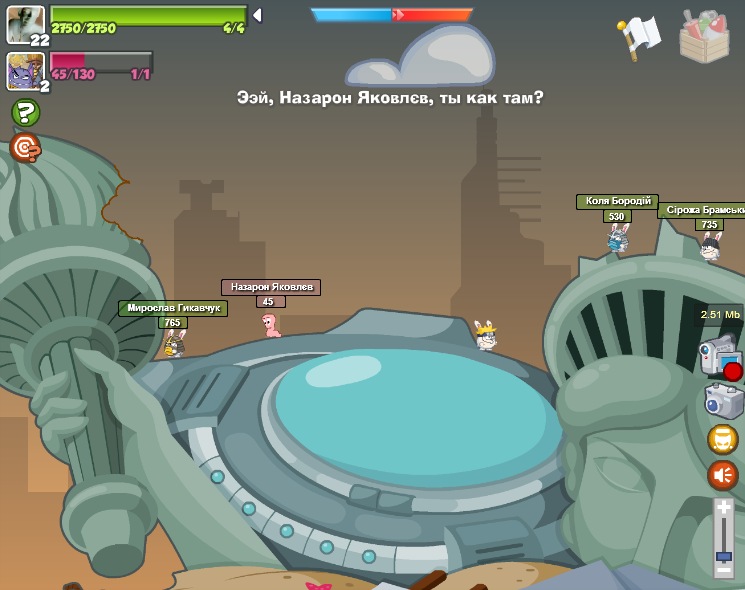Click the blue zoom slider handle
Screen dimensions: 745x590
coord(724,554)
